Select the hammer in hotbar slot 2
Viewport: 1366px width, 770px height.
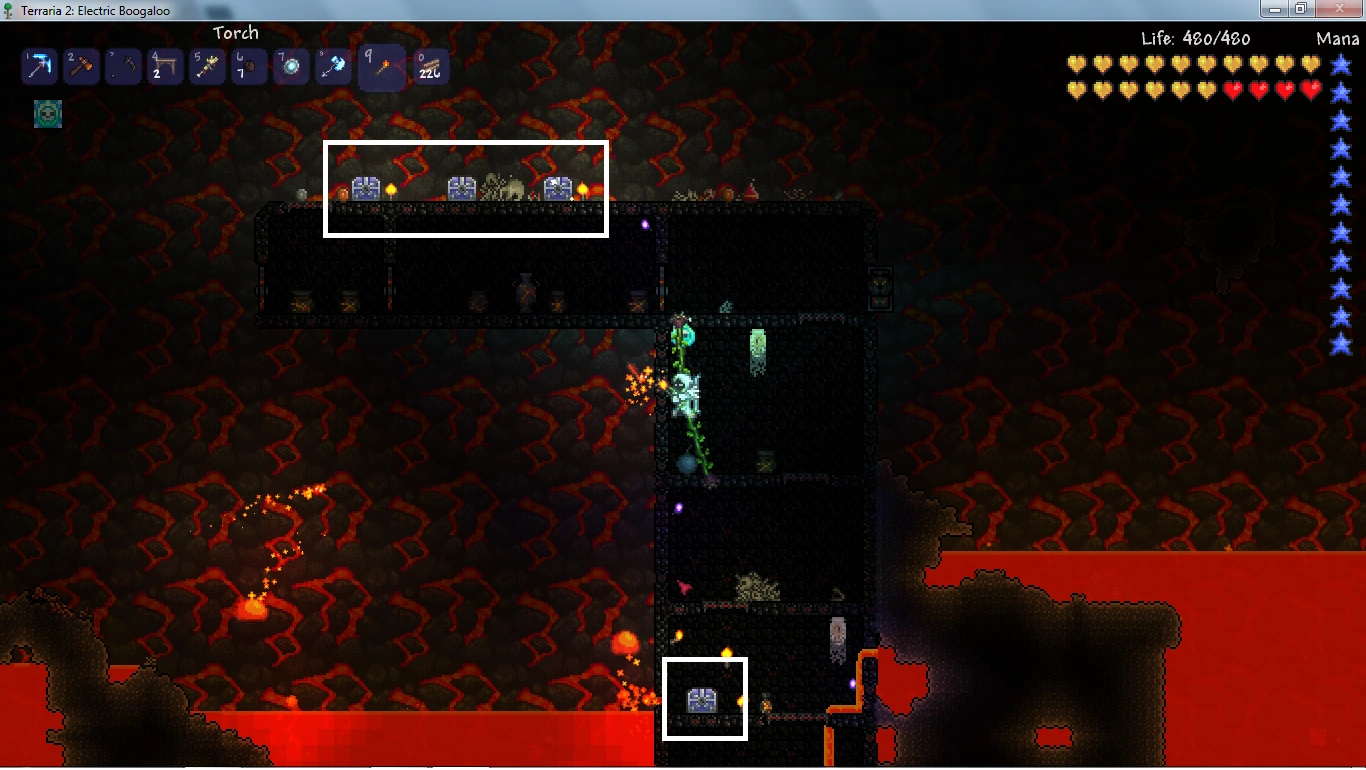point(80,66)
